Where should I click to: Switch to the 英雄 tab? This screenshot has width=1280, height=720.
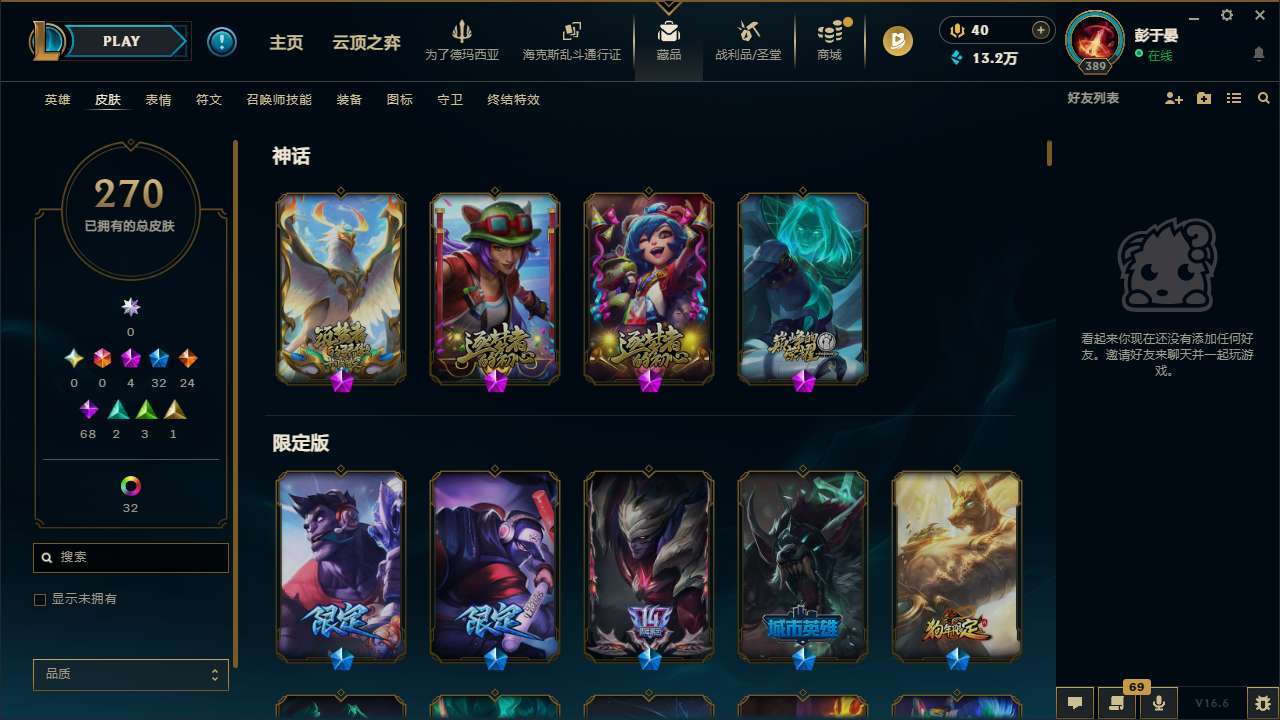coord(57,100)
